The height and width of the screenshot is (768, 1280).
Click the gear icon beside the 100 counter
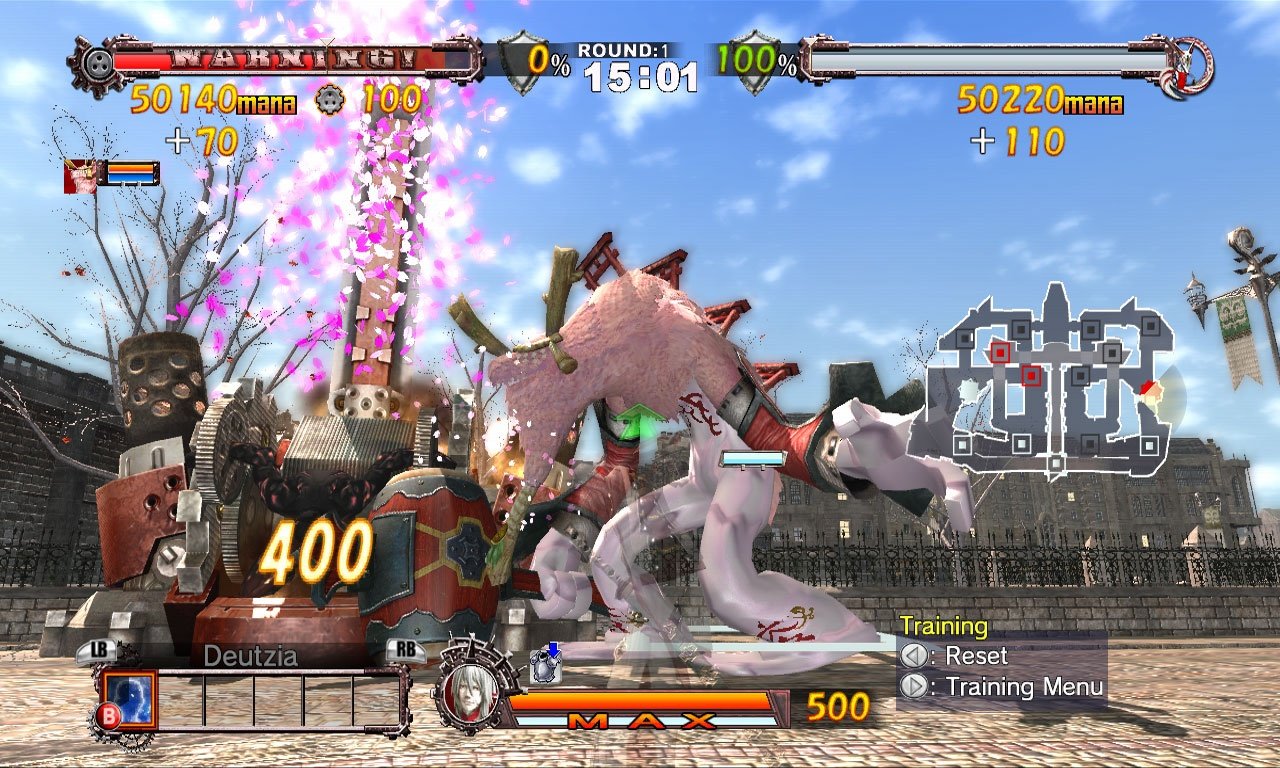(x=329, y=100)
